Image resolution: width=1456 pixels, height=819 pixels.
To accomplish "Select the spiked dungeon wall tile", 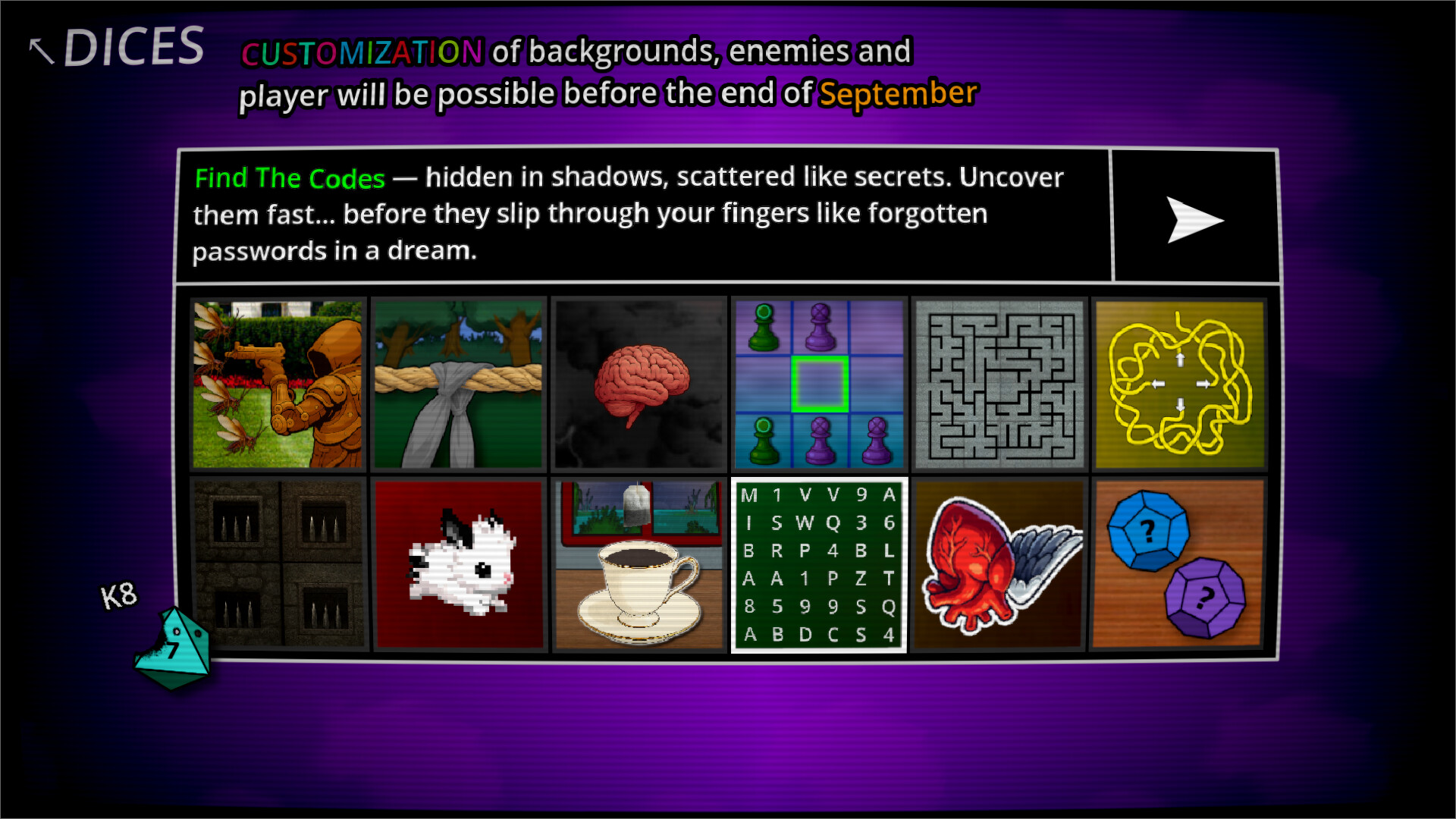I will [278, 563].
